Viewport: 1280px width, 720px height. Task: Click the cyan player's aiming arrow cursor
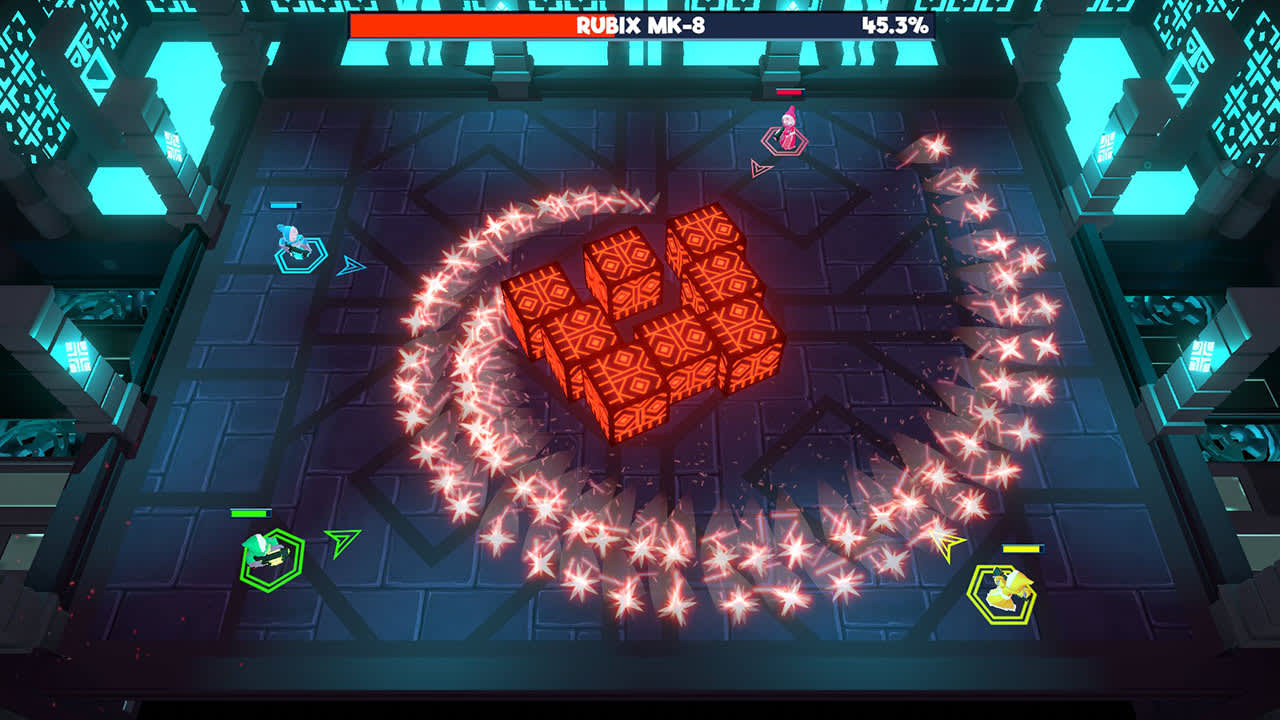(352, 266)
